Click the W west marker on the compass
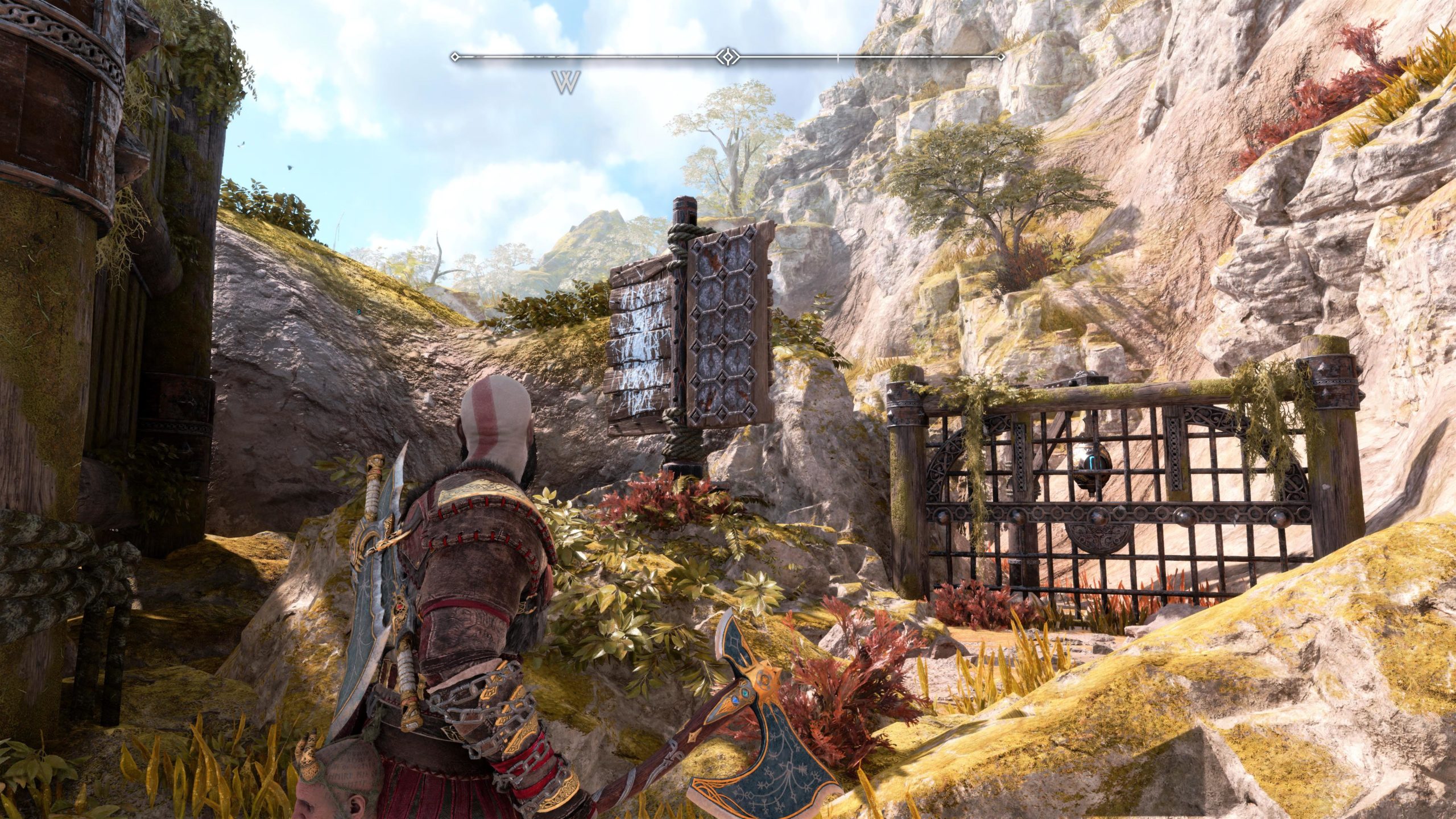Viewport: 1456px width, 819px height. click(x=565, y=83)
